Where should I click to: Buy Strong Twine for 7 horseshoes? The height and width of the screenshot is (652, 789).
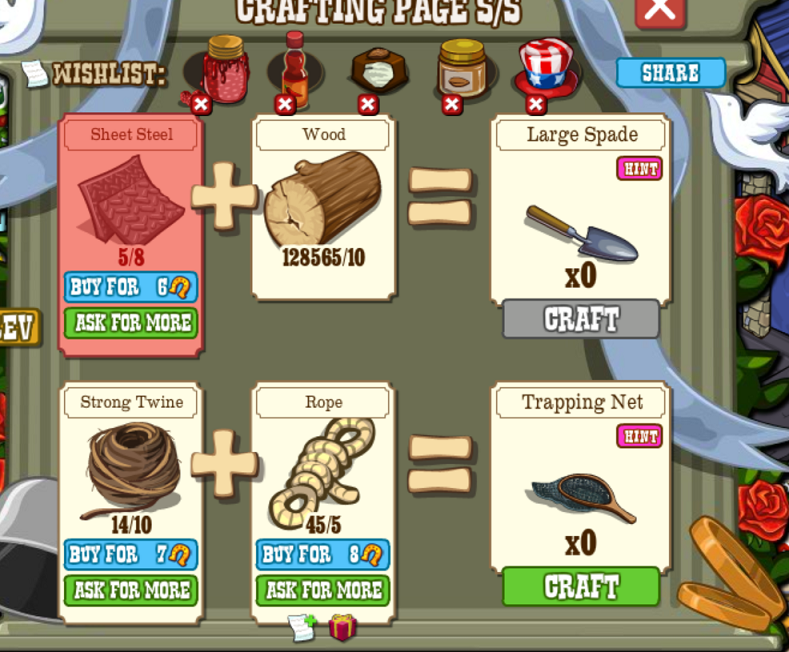click(131, 554)
